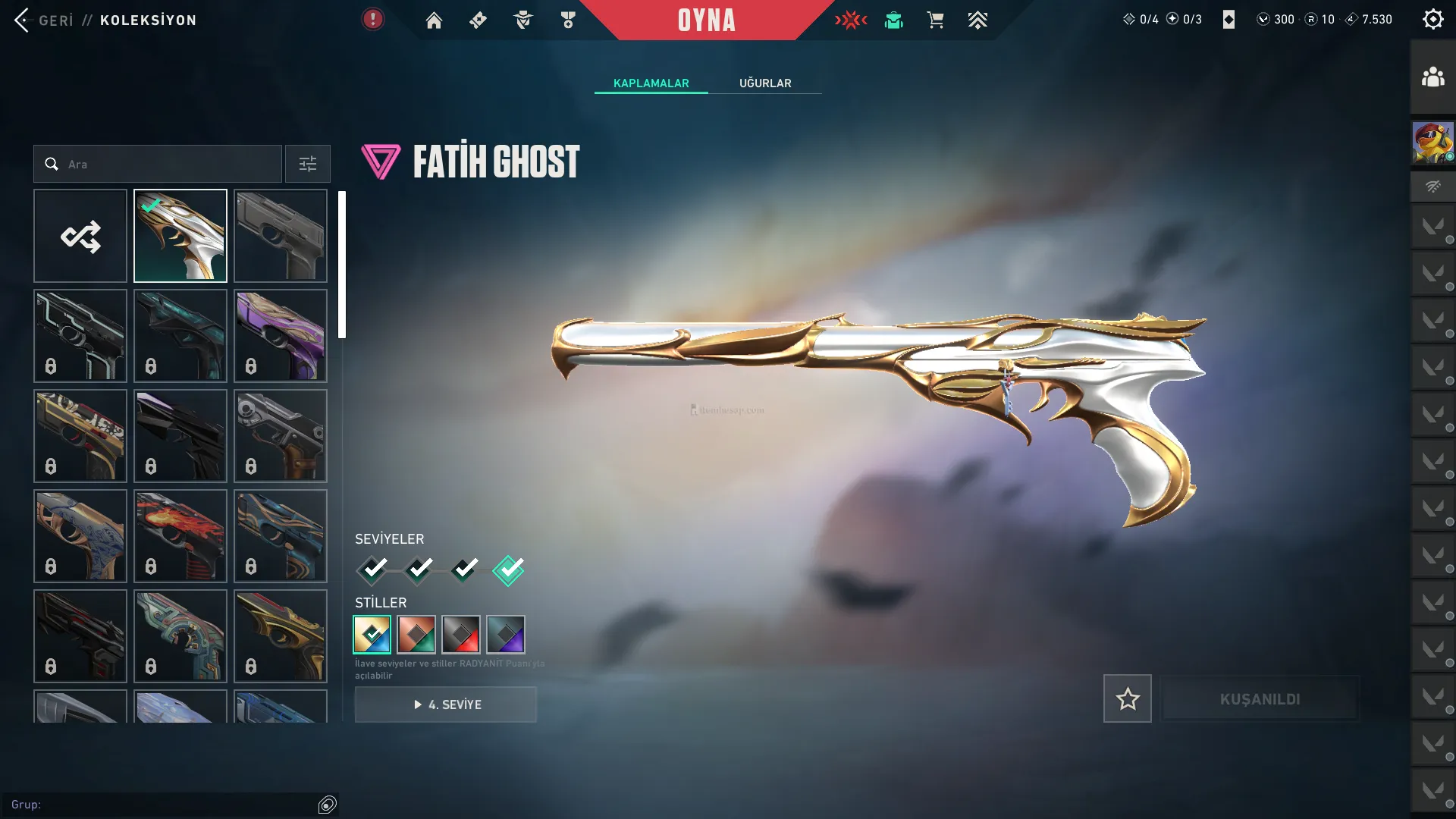This screenshot has width=1456, height=819.
Task: Open the store cart icon
Action: (935, 20)
